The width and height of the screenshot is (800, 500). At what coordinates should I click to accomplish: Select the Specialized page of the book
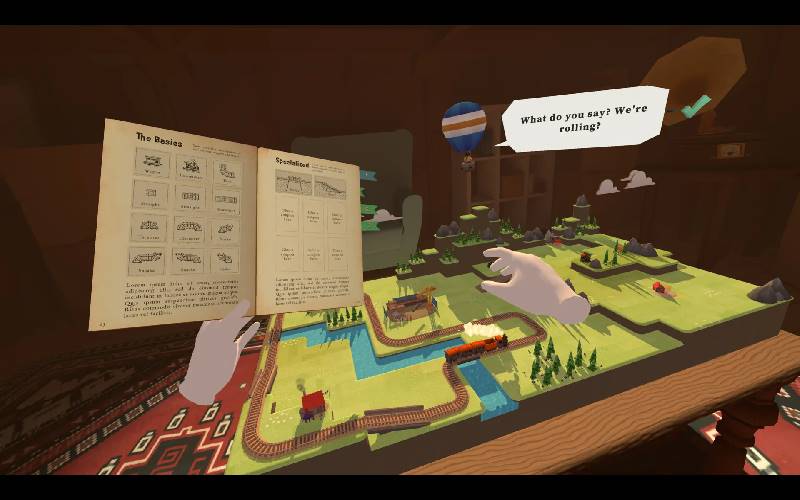308,230
